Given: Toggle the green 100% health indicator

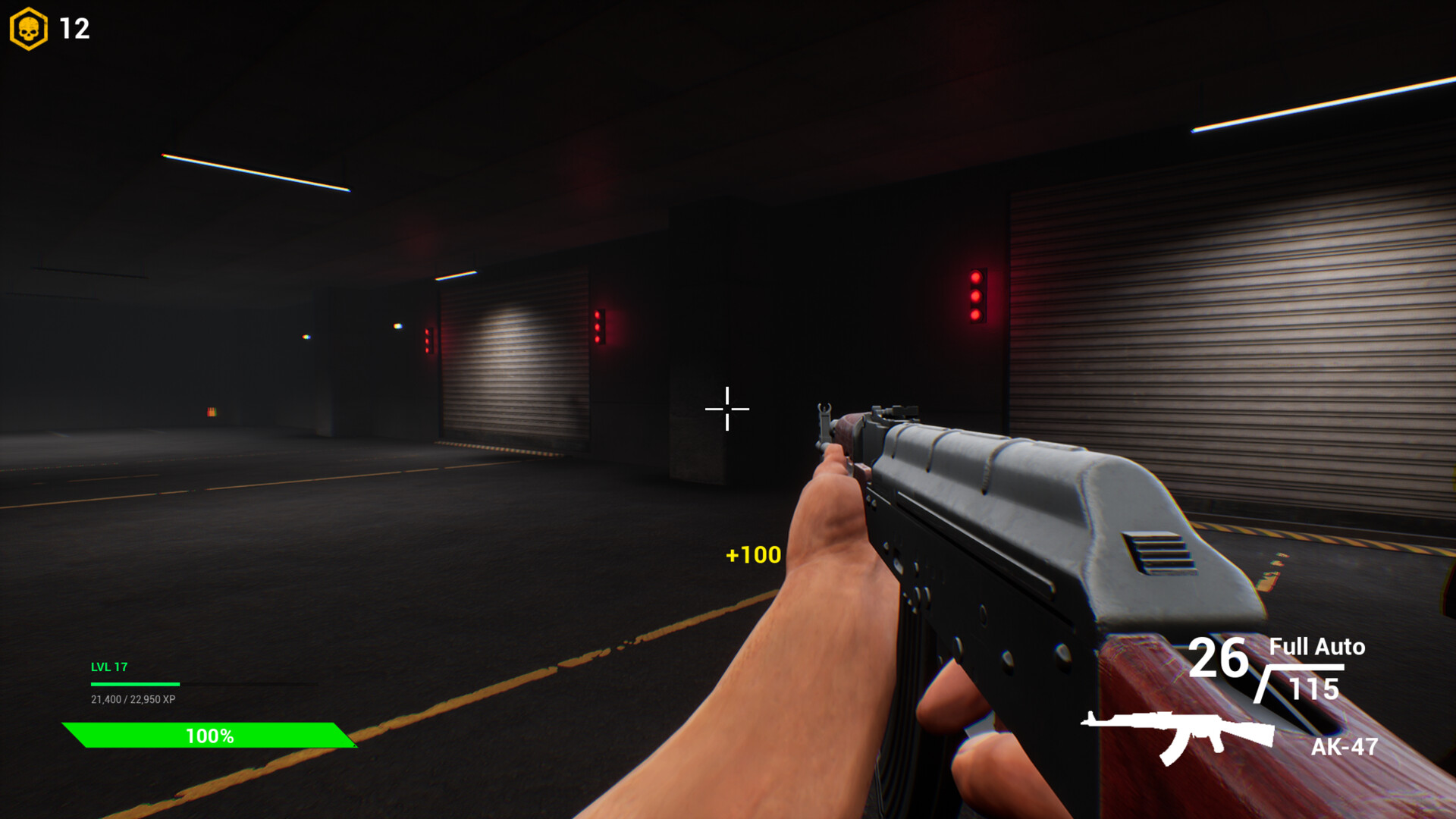Looking at the screenshot, I should (209, 734).
